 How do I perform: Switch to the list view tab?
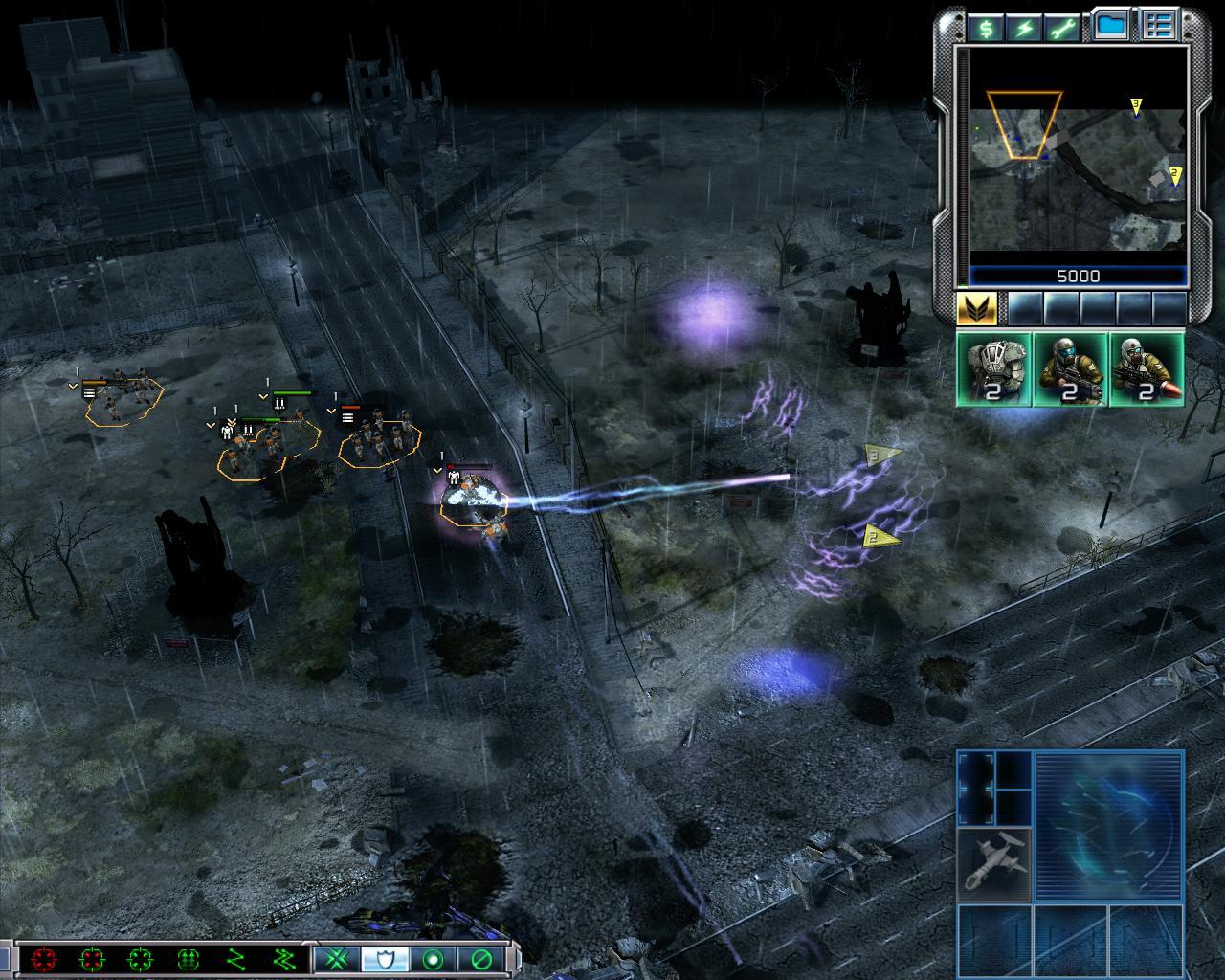(x=1159, y=27)
